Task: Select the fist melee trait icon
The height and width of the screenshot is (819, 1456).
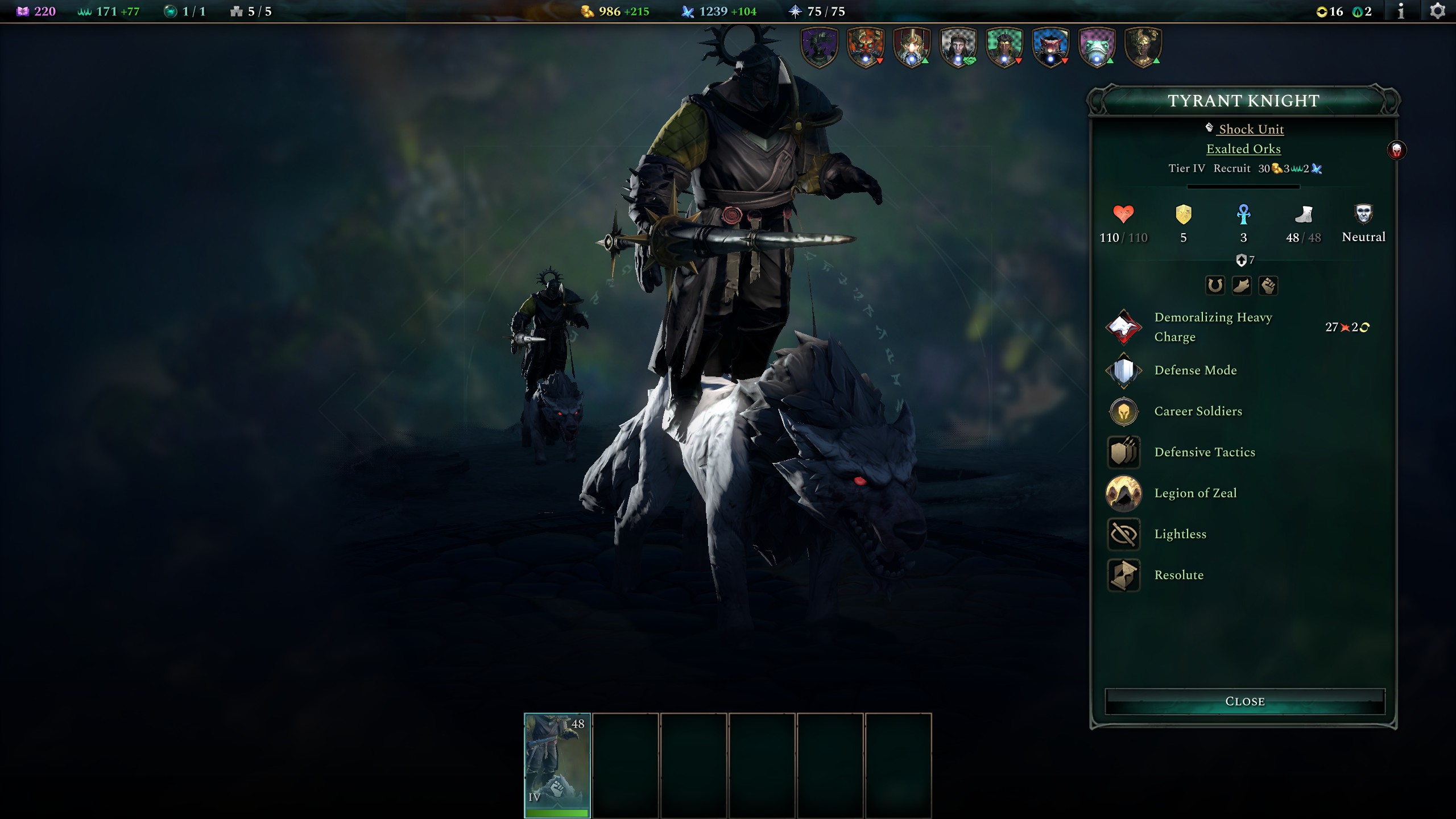Action: [1270, 286]
